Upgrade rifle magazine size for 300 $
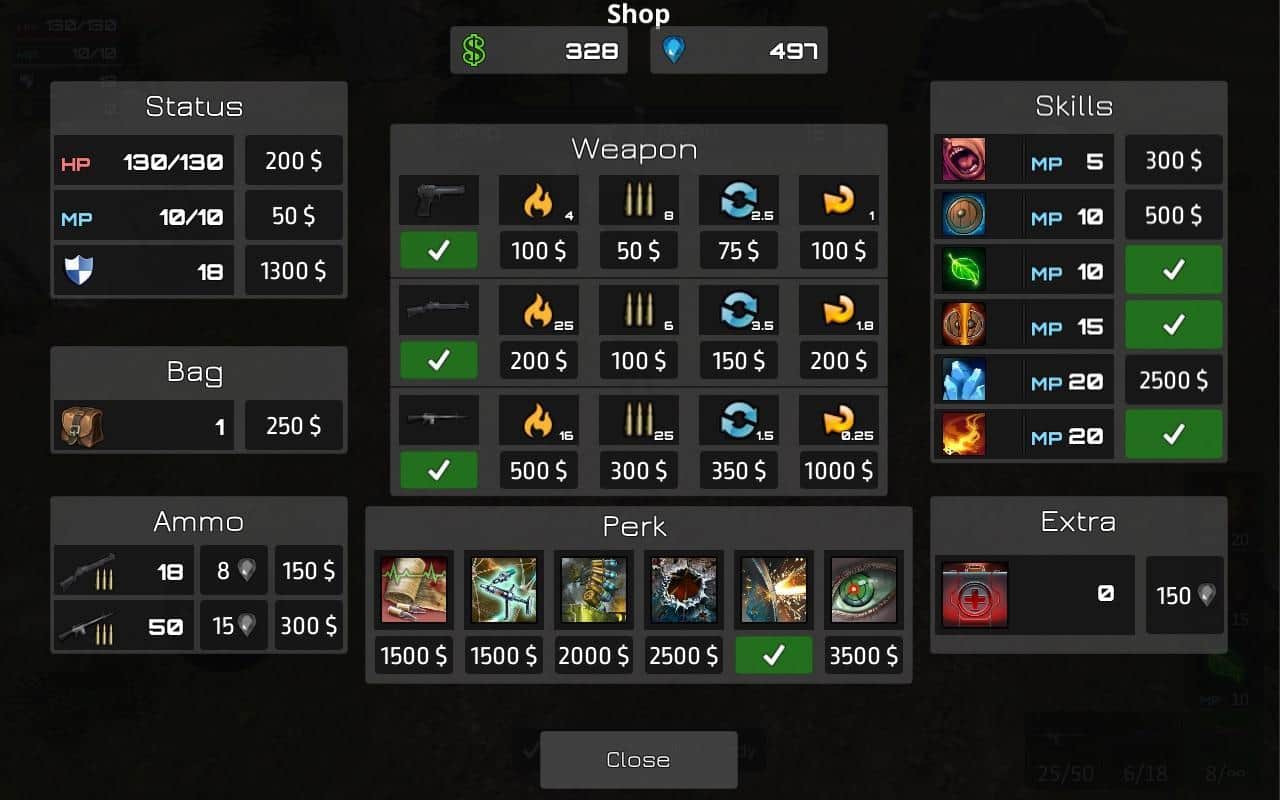 tap(638, 471)
